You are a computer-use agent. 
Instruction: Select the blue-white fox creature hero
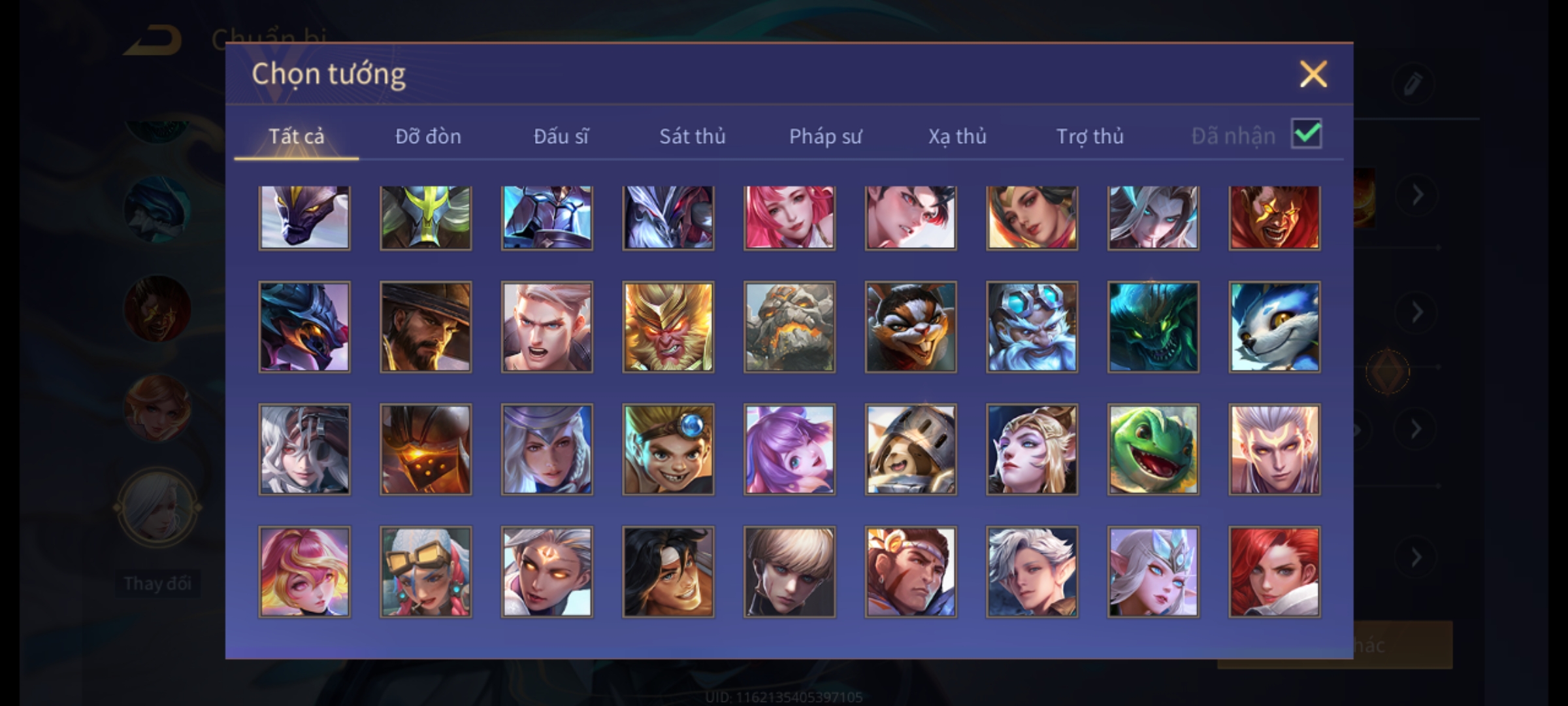click(x=1274, y=327)
